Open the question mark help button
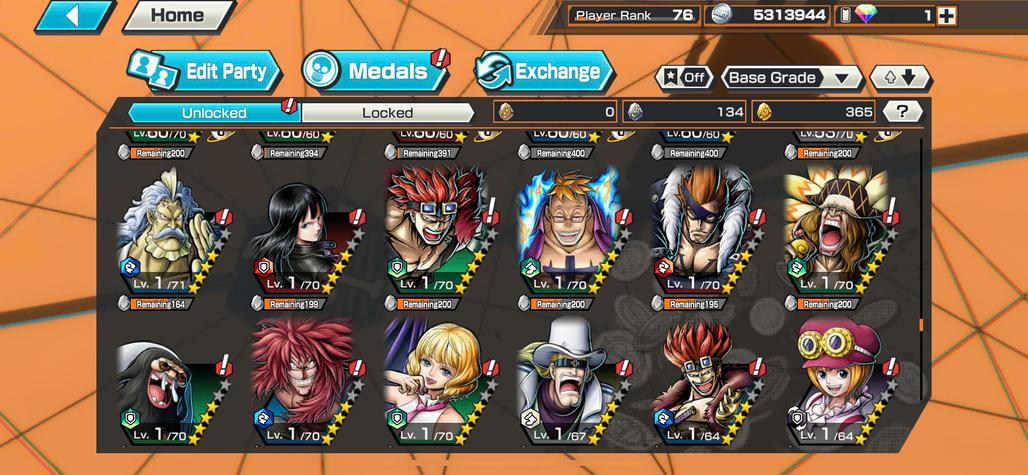This screenshot has width=1028, height=475. tap(903, 112)
